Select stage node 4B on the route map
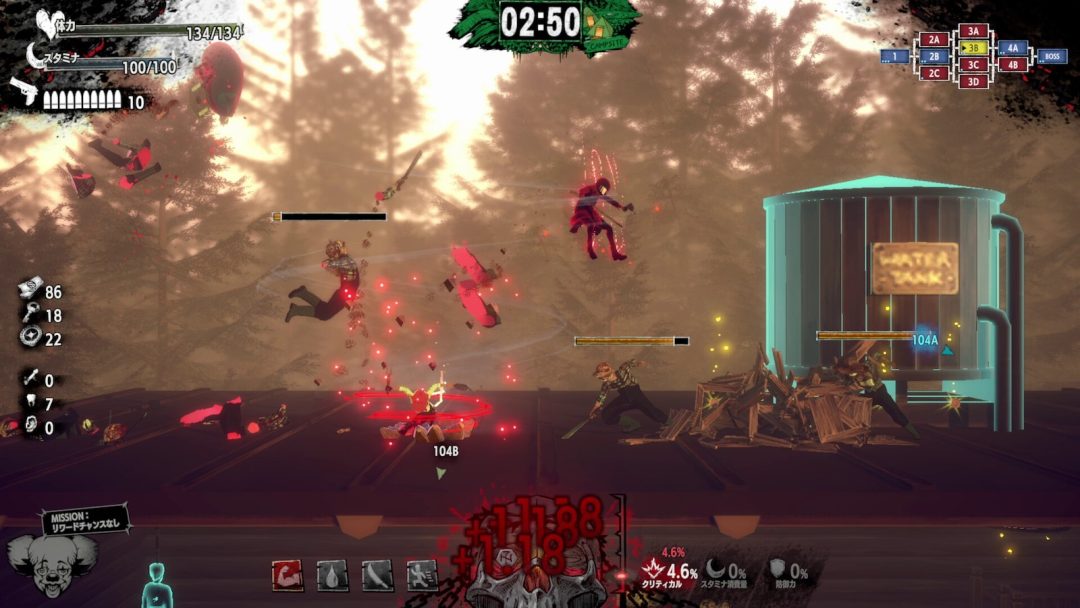The height and width of the screenshot is (608, 1080). (x=1012, y=65)
